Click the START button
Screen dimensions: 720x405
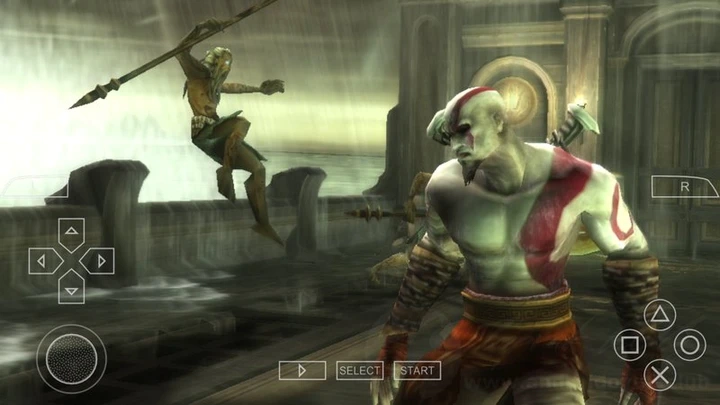click(x=418, y=371)
